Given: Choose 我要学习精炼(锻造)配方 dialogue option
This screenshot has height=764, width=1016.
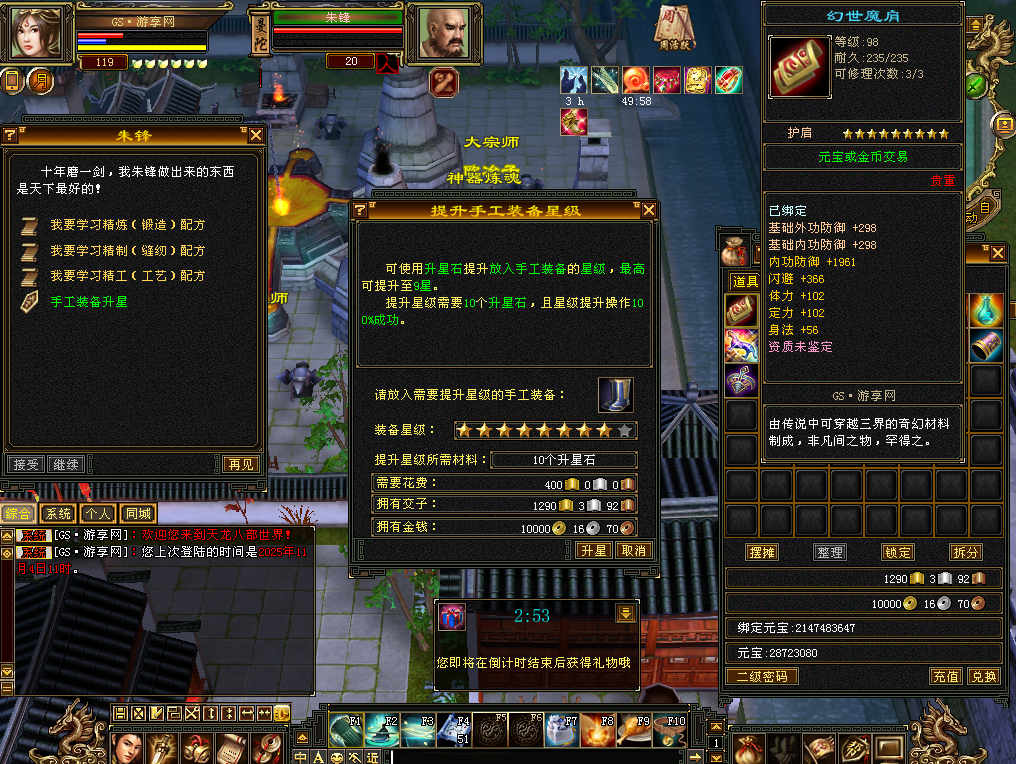Looking at the screenshot, I should pos(127,225).
